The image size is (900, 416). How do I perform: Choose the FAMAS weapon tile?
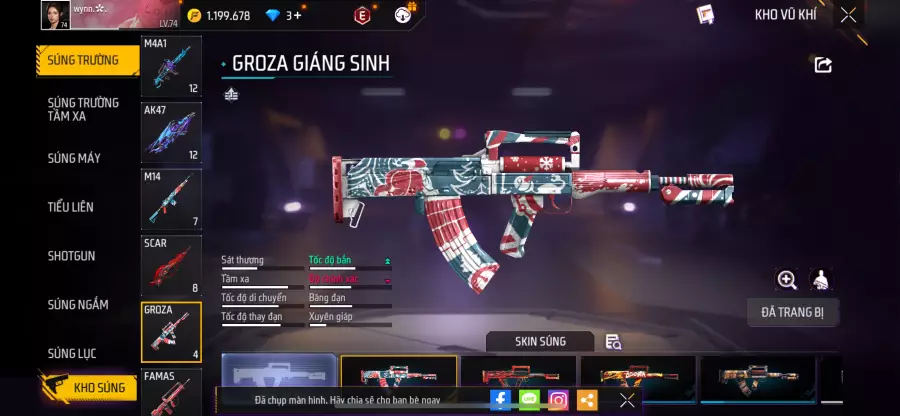point(171,392)
